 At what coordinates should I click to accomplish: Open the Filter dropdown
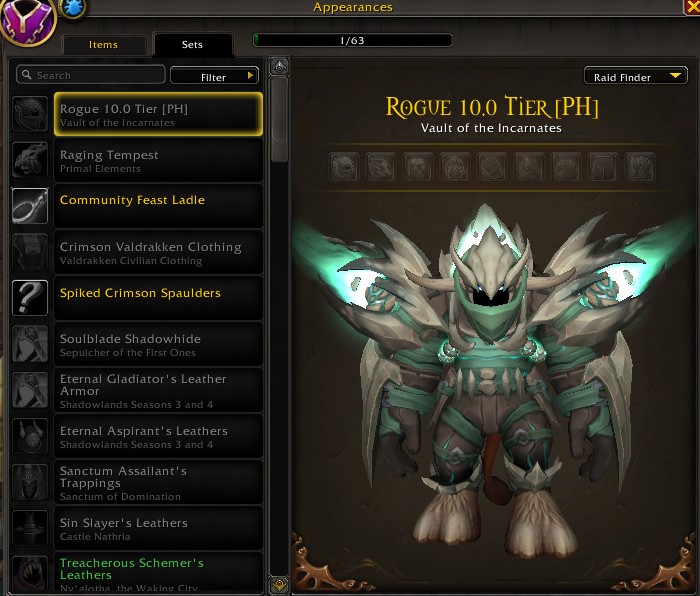[215, 77]
